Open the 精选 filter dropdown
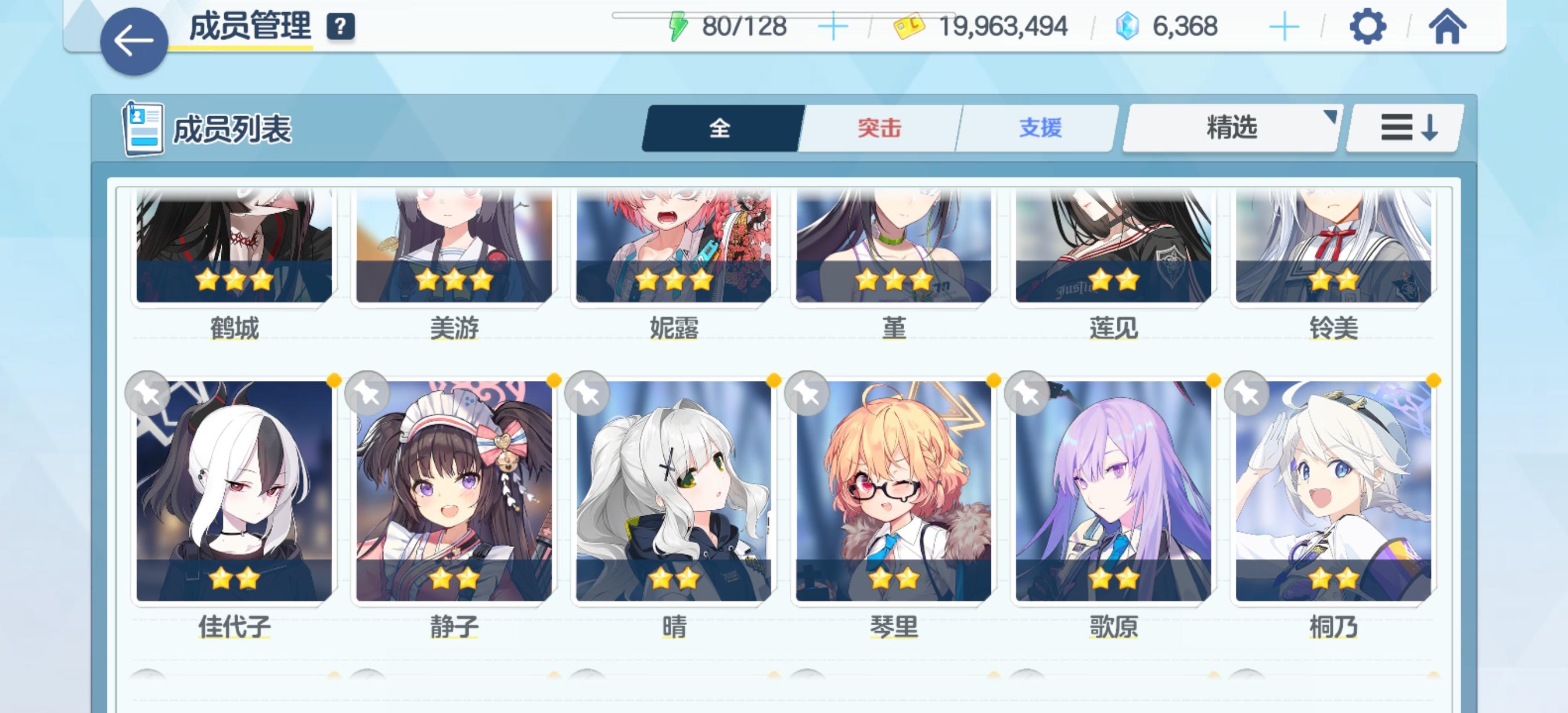This screenshot has height=713, width=1568. (x=1232, y=128)
